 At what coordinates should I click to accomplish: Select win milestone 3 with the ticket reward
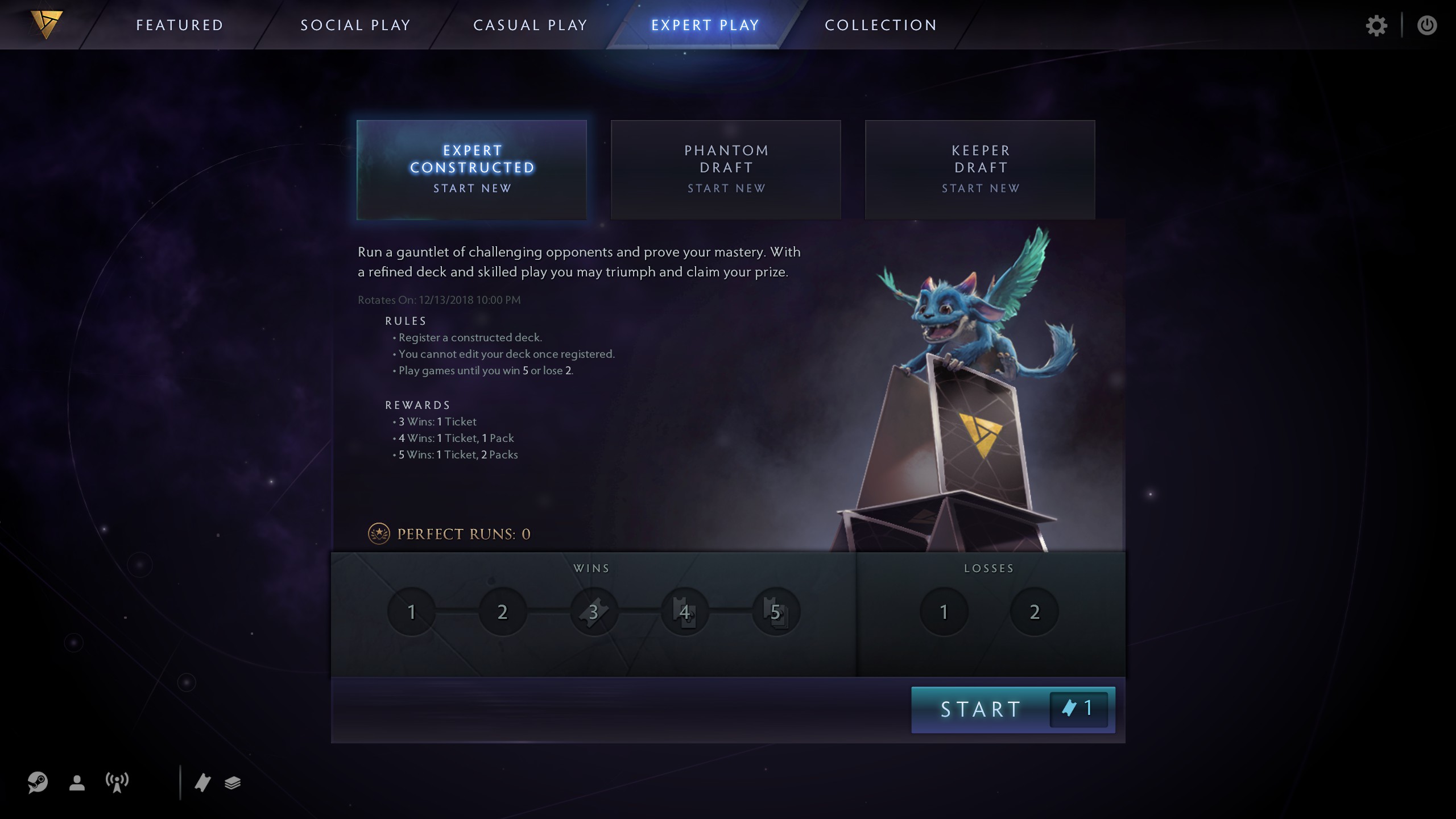[x=593, y=611]
